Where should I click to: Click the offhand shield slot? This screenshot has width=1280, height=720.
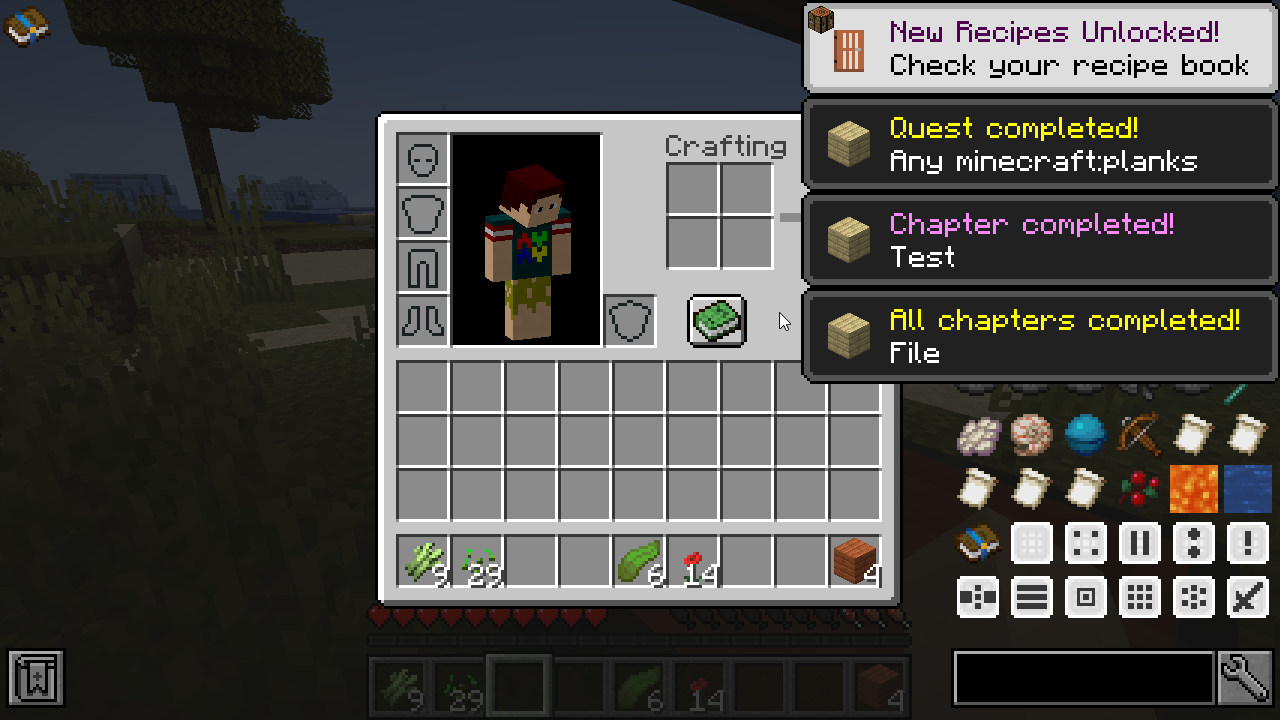coord(630,321)
